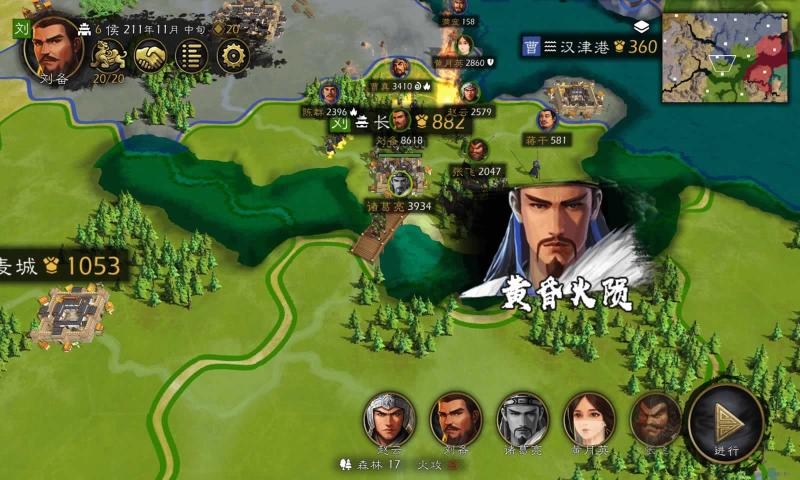The height and width of the screenshot is (480, 800).
Task: Choose the red-faced bearded officer portrait
Action: tap(653, 418)
